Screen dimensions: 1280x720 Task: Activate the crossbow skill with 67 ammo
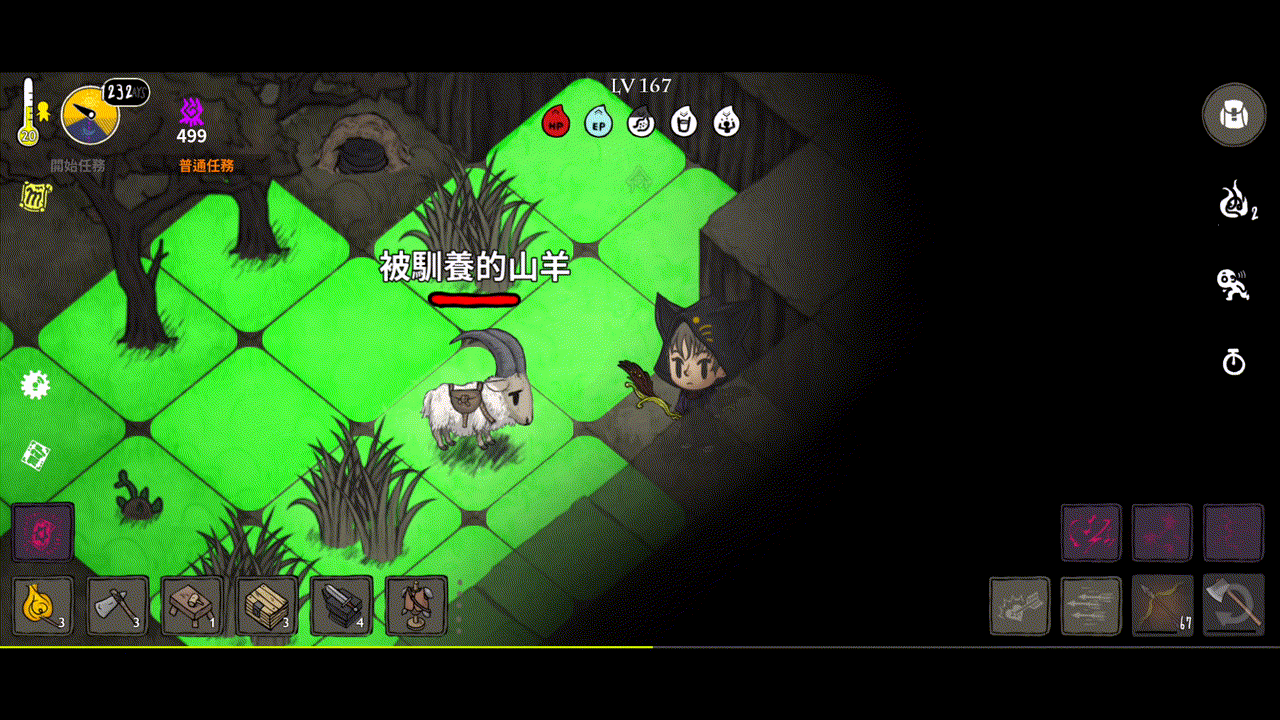click(1161, 605)
